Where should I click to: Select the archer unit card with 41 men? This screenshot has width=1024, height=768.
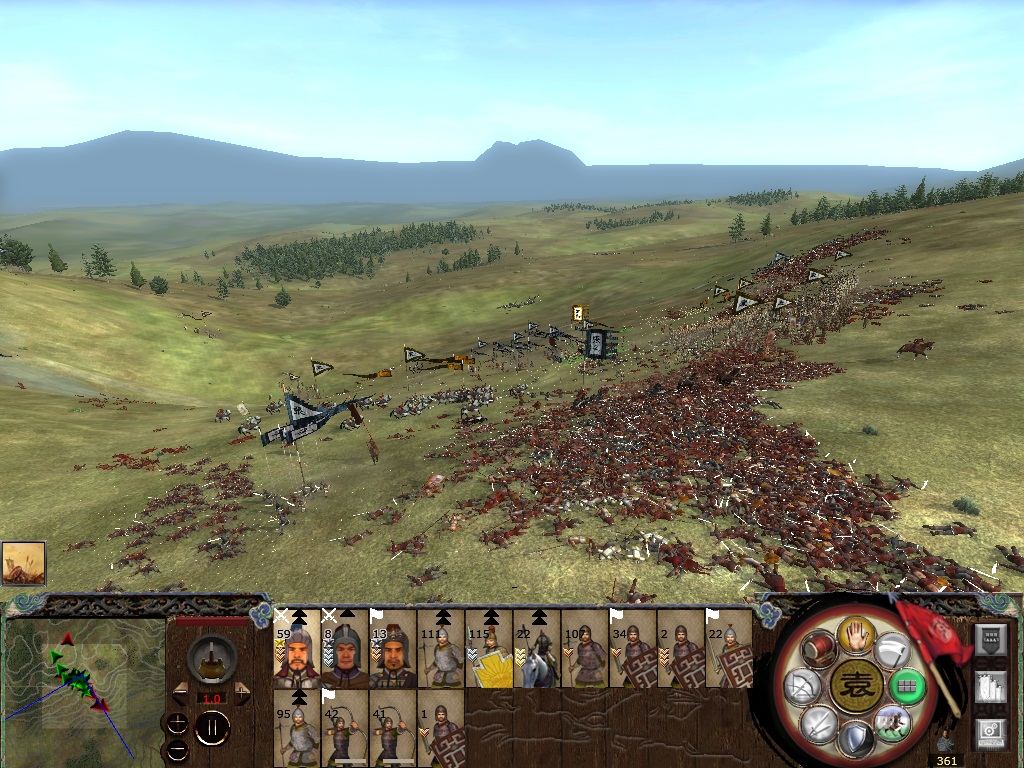coord(393,729)
